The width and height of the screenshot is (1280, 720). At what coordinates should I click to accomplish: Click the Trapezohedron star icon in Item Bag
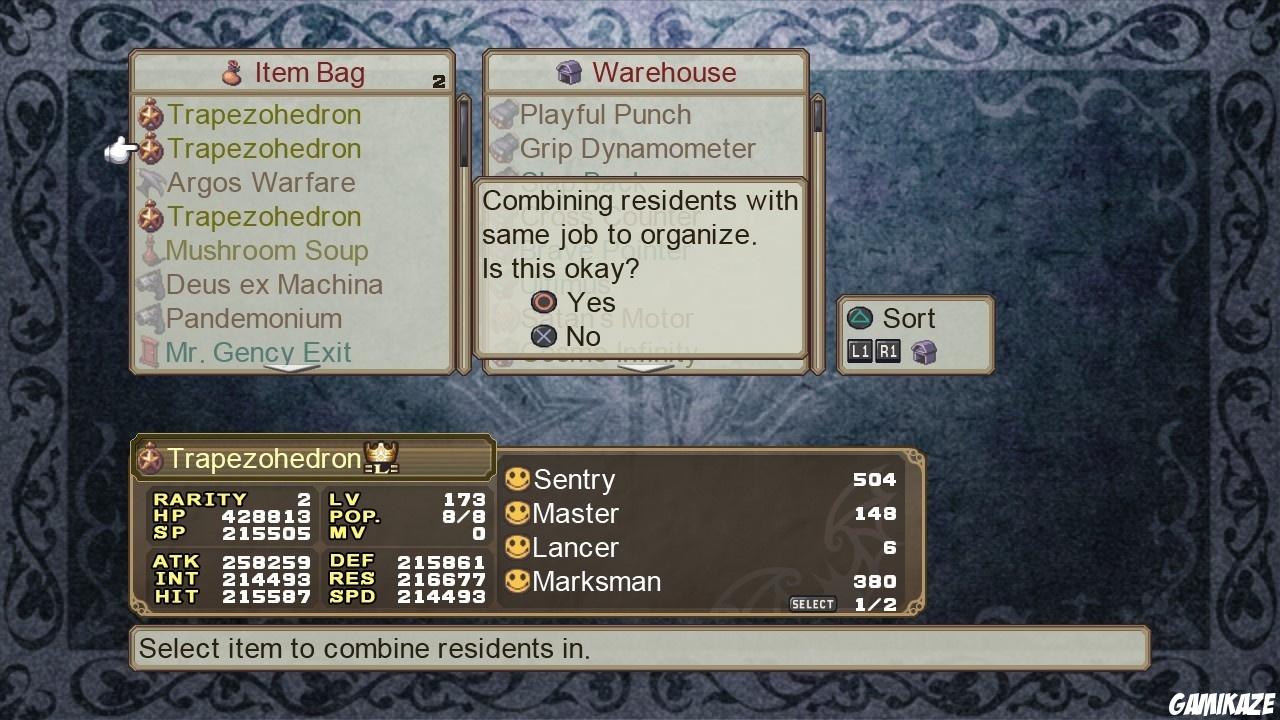tap(150, 114)
